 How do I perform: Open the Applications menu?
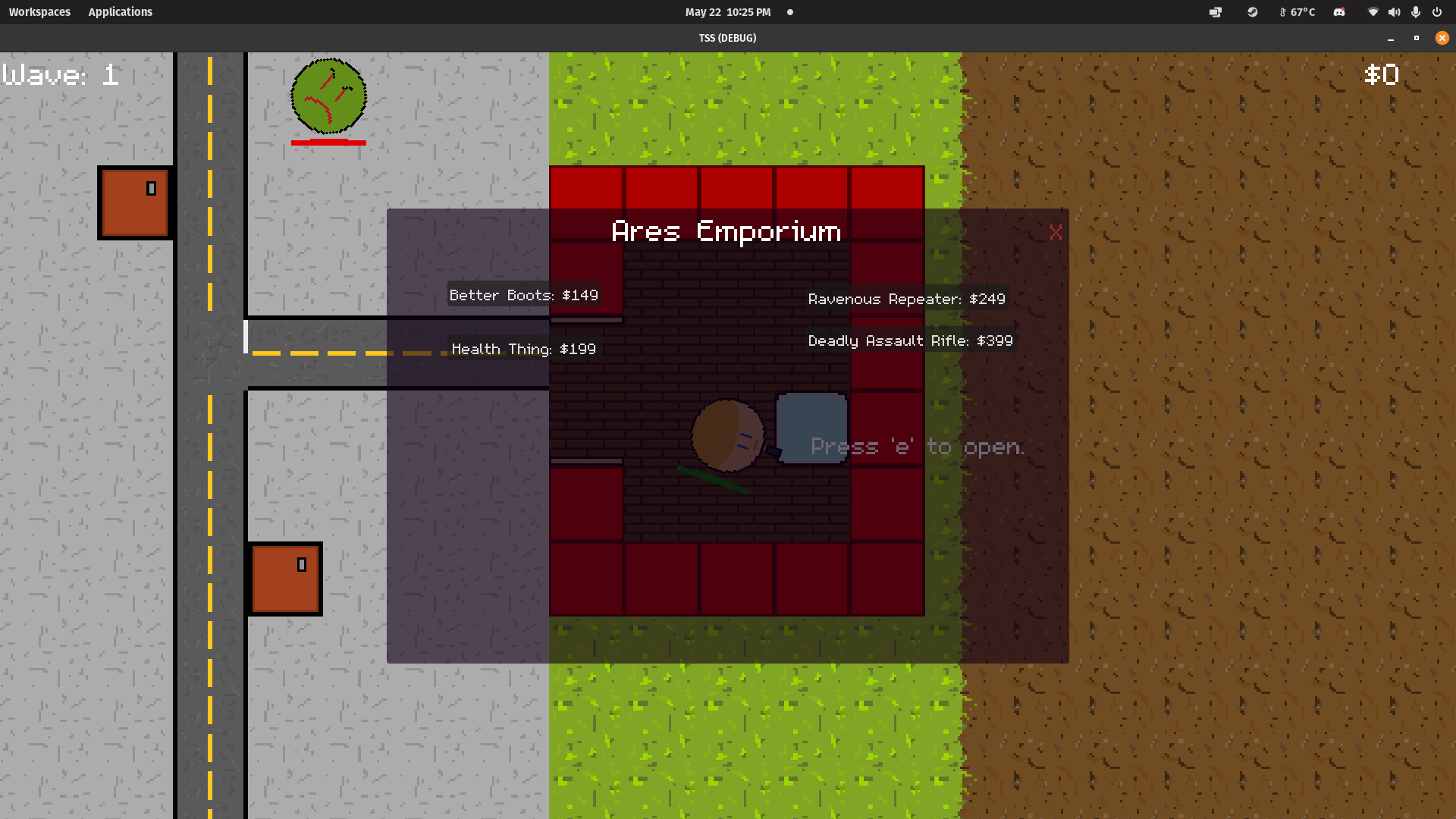pos(120,11)
